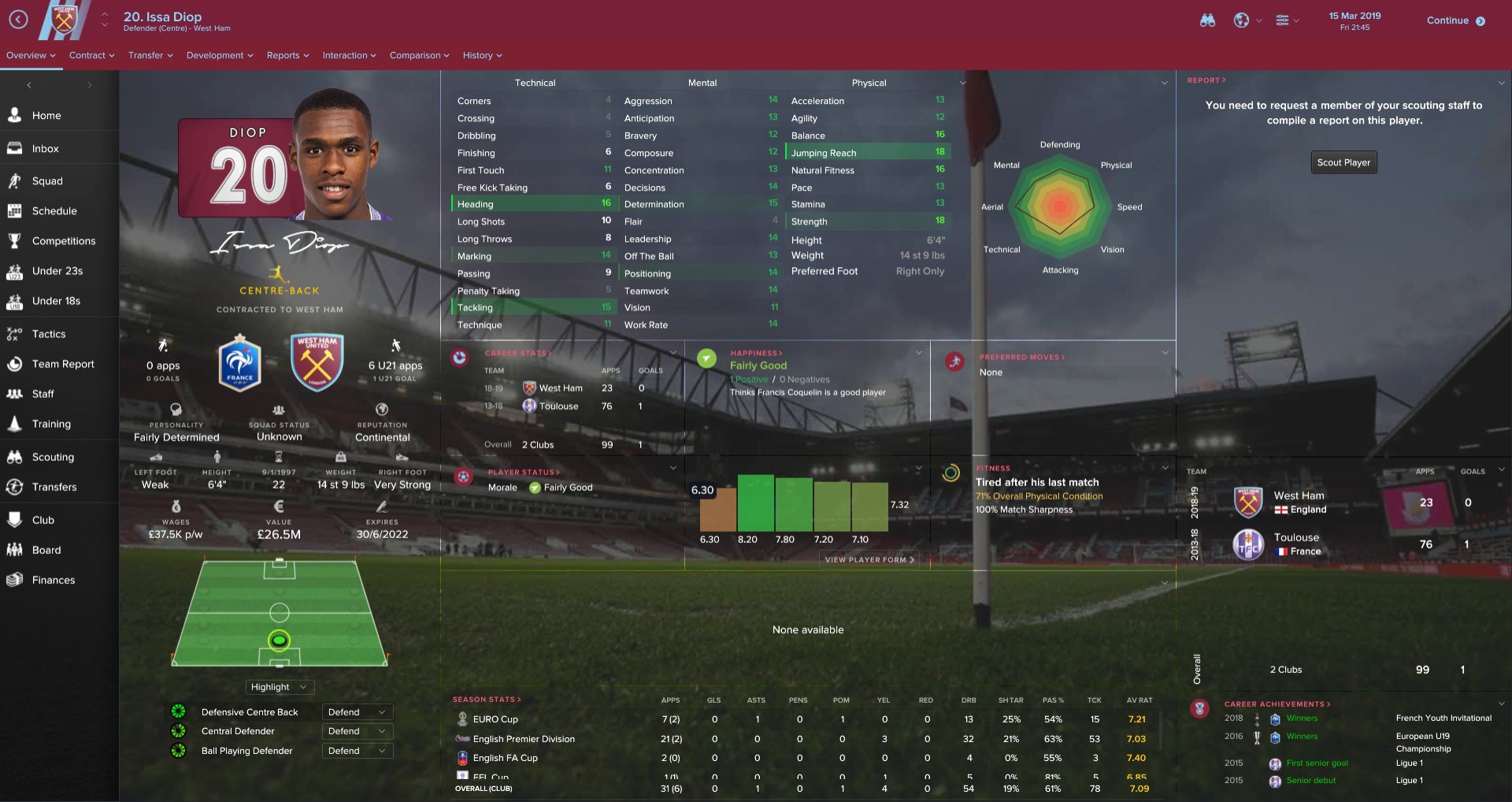Click the Scout Player button
The width and height of the screenshot is (1512, 802).
click(1343, 162)
